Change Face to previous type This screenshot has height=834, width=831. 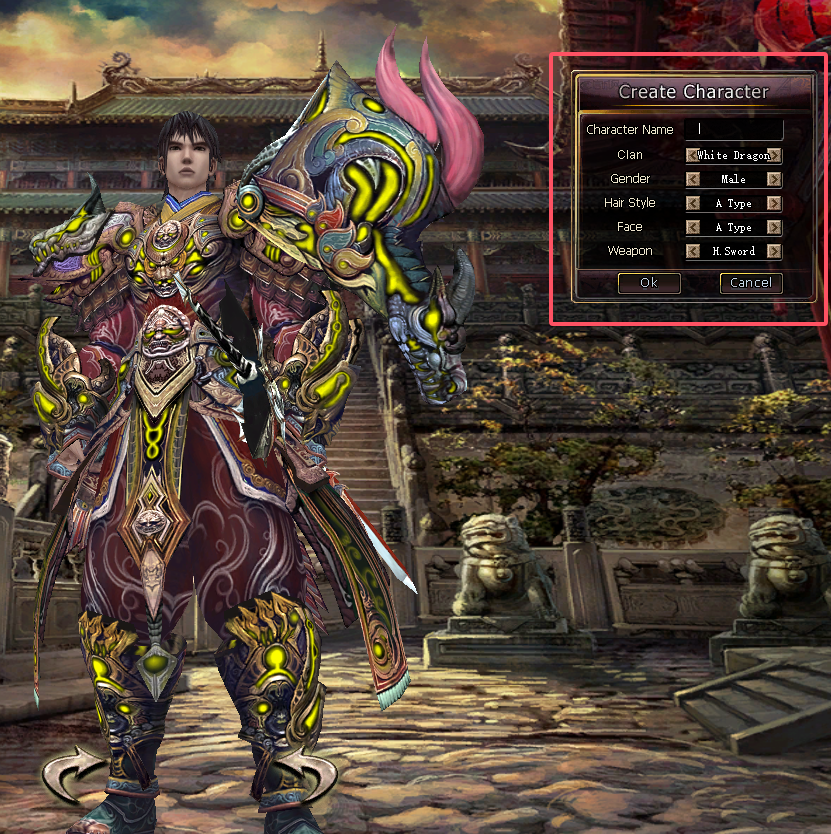692,227
